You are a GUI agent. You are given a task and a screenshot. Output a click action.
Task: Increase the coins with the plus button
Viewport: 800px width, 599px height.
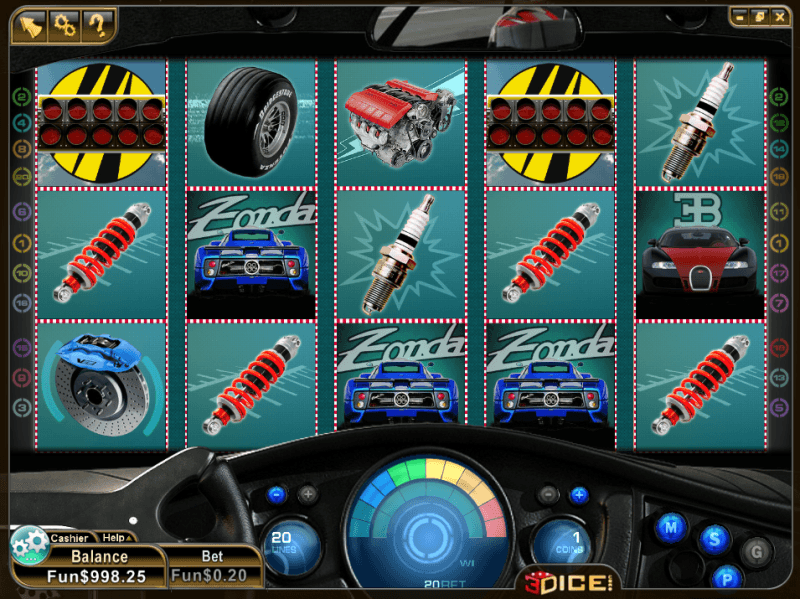click(x=577, y=494)
